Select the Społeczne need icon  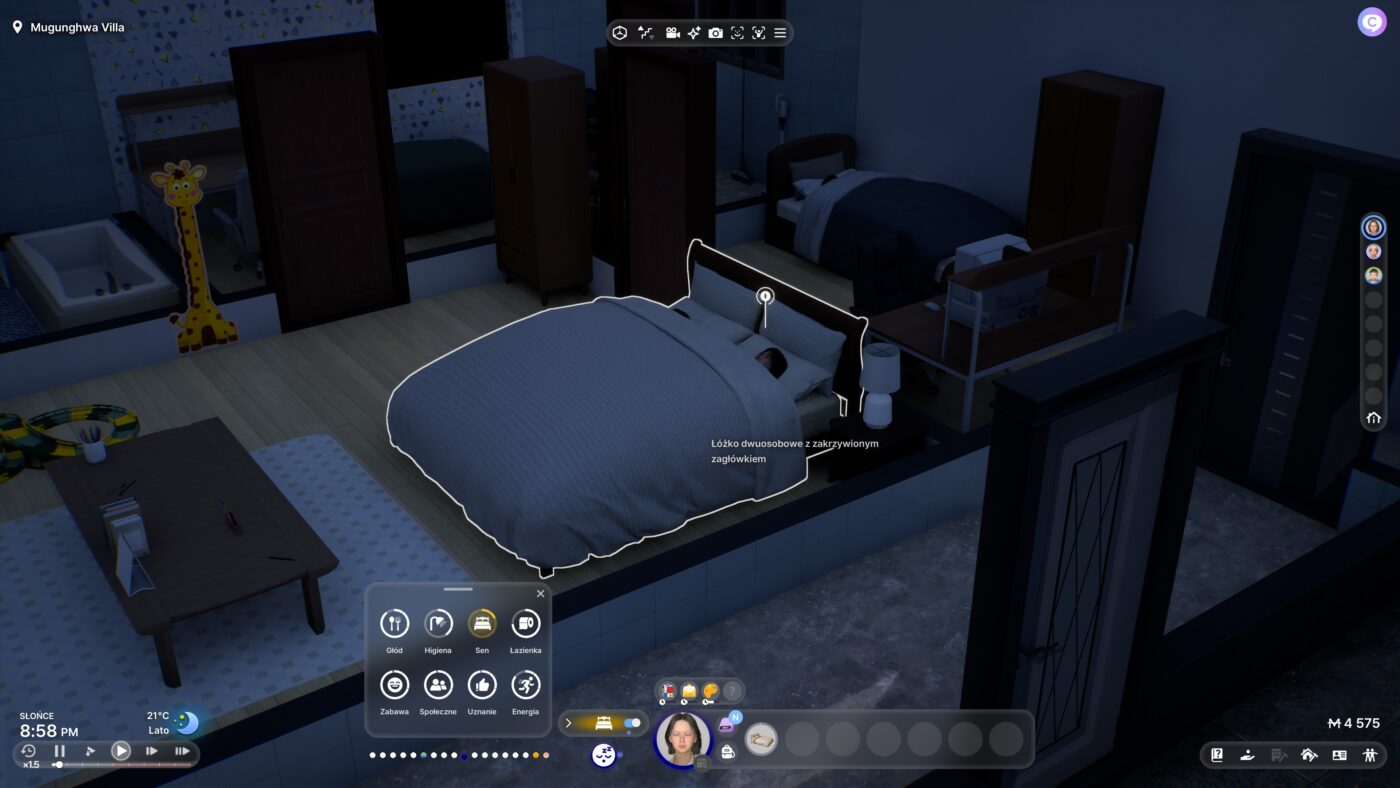coord(438,685)
